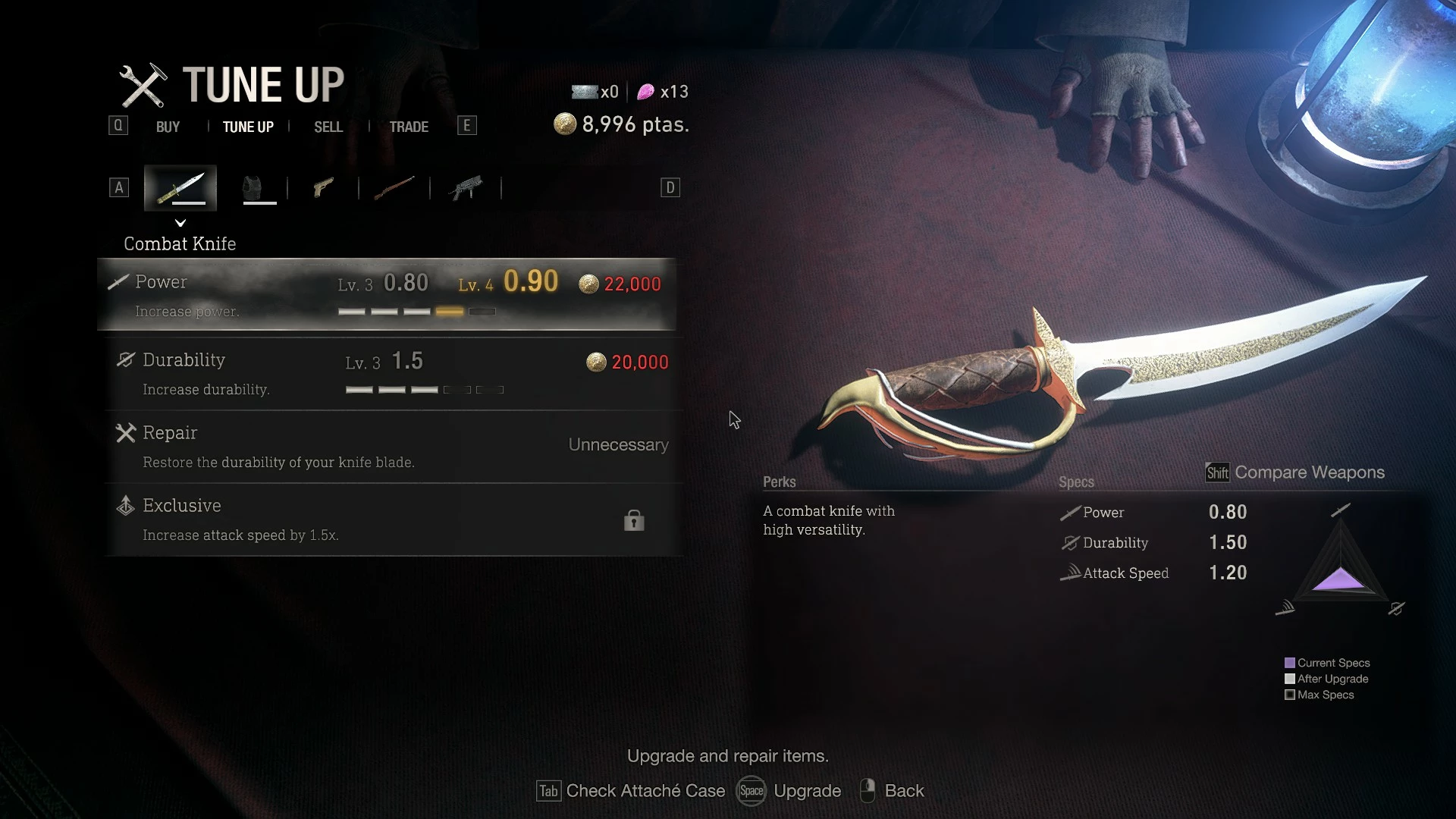Pick the rifle weapon icon
This screenshot has width=1456, height=819.
(x=394, y=187)
